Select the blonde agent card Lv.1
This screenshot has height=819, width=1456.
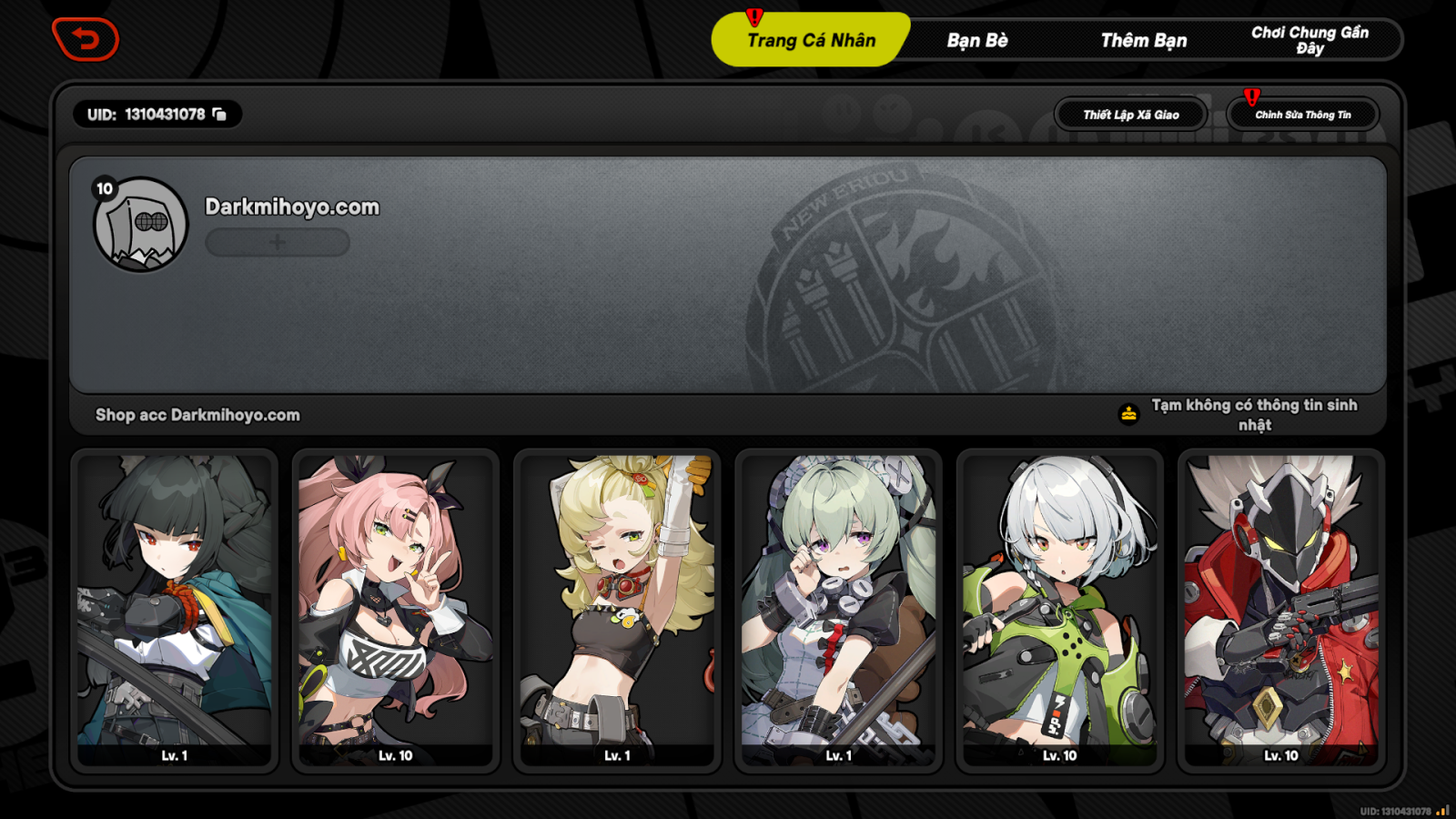click(617, 610)
